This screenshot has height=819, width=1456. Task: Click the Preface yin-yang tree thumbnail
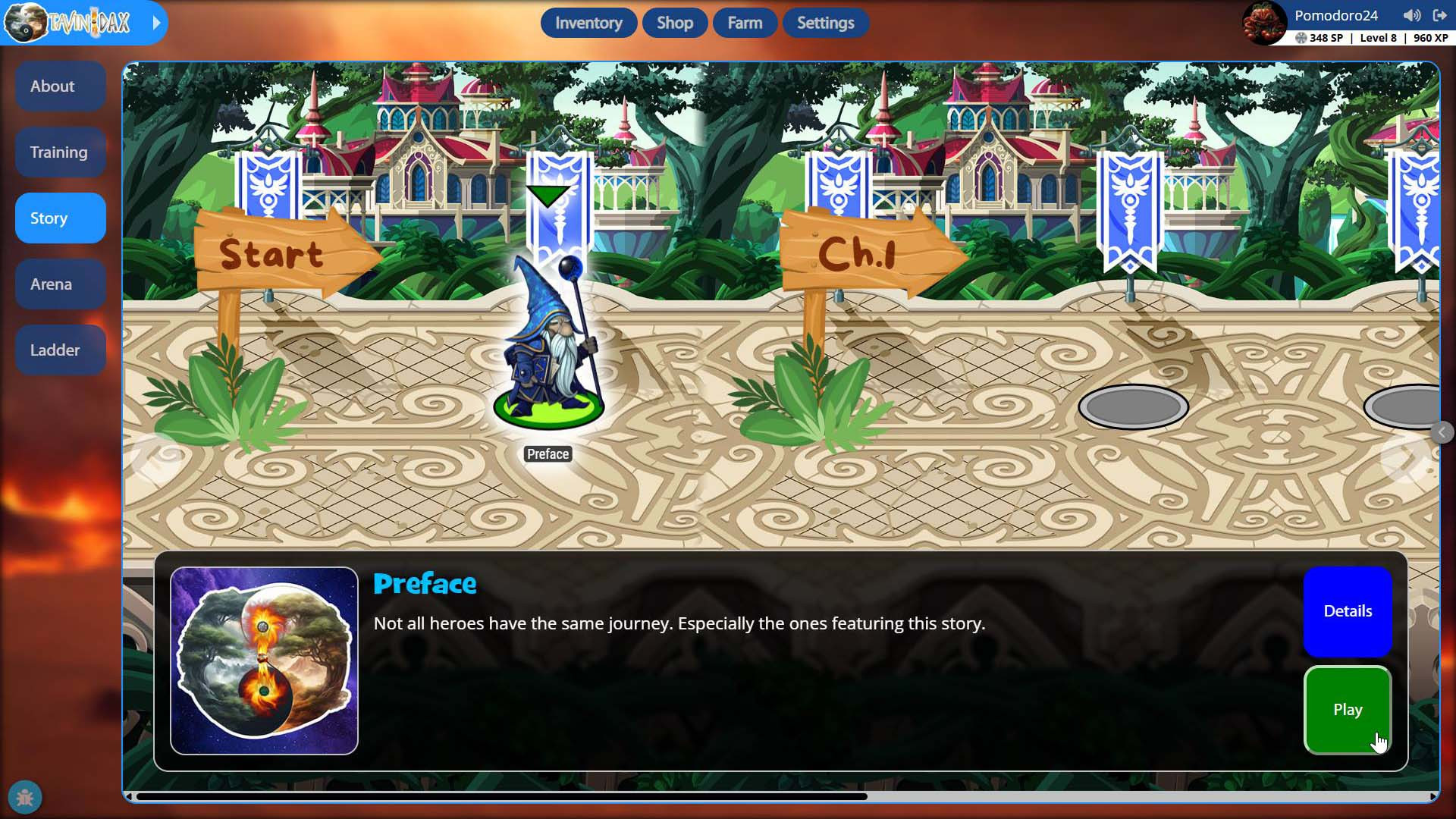pos(264,661)
